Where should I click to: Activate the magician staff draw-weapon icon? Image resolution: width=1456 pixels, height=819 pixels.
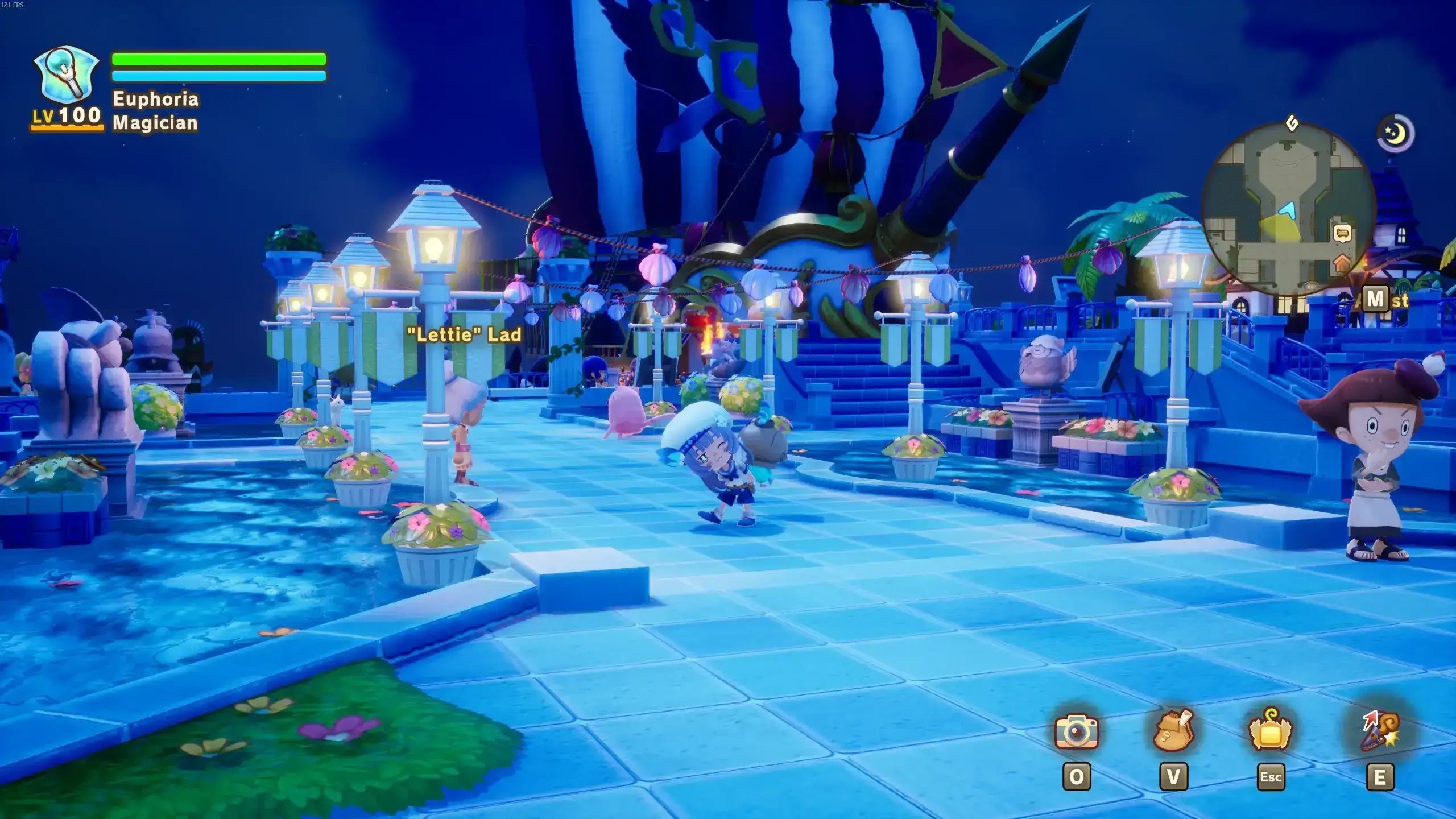1380,731
